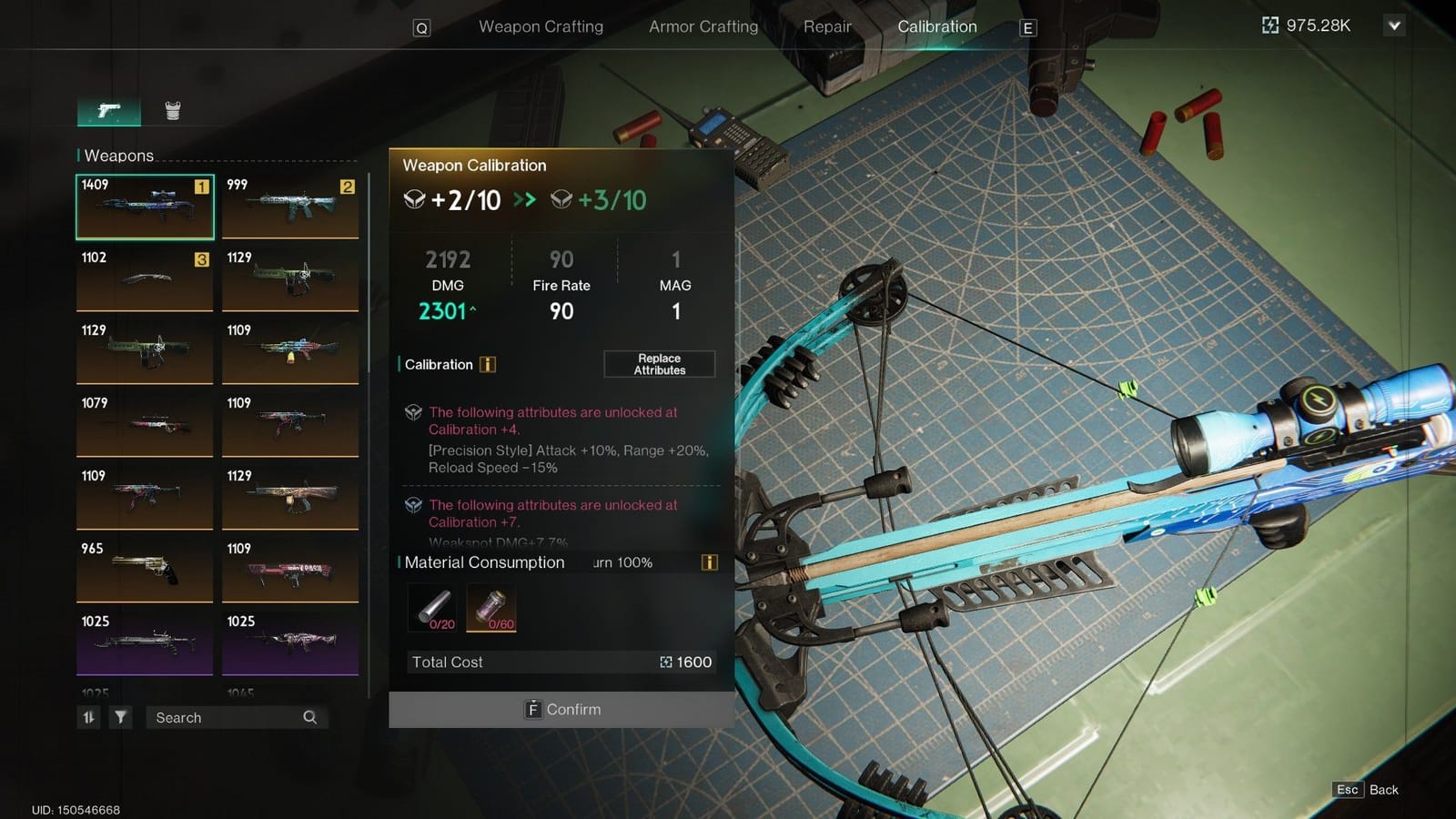Click the E navigation chevron in top bar
Image resolution: width=1456 pixels, height=819 pixels.
tap(1027, 27)
